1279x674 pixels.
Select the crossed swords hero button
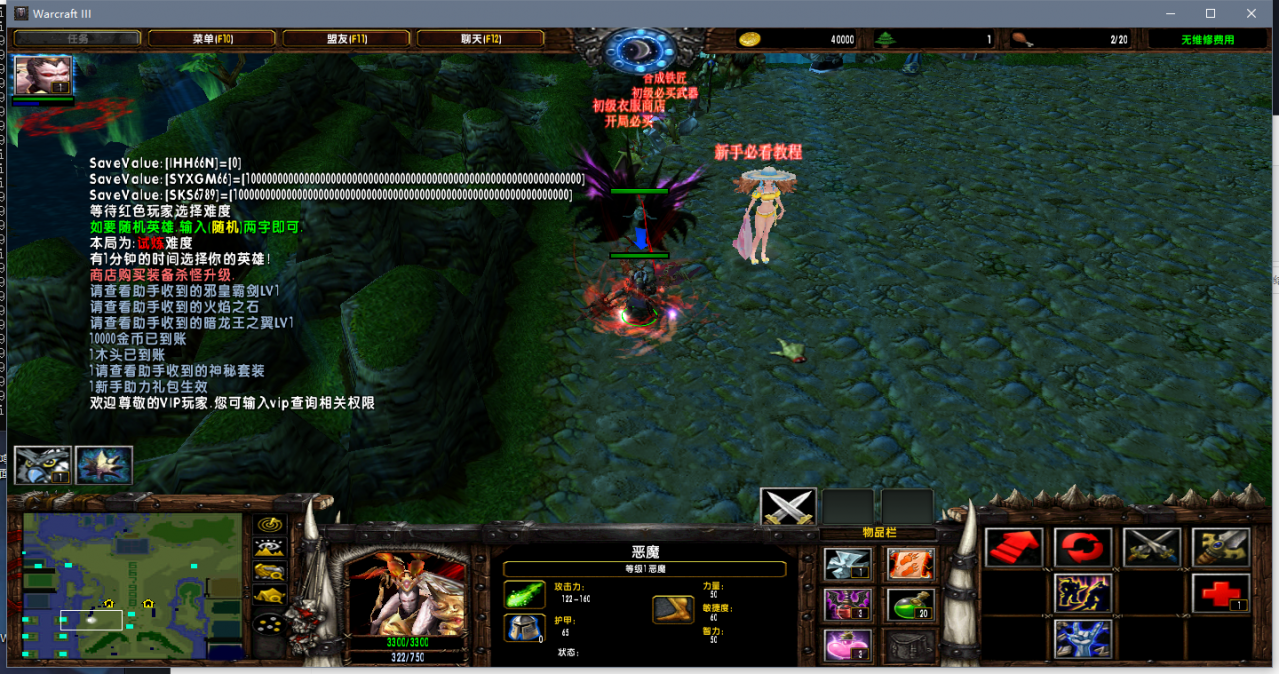click(788, 508)
